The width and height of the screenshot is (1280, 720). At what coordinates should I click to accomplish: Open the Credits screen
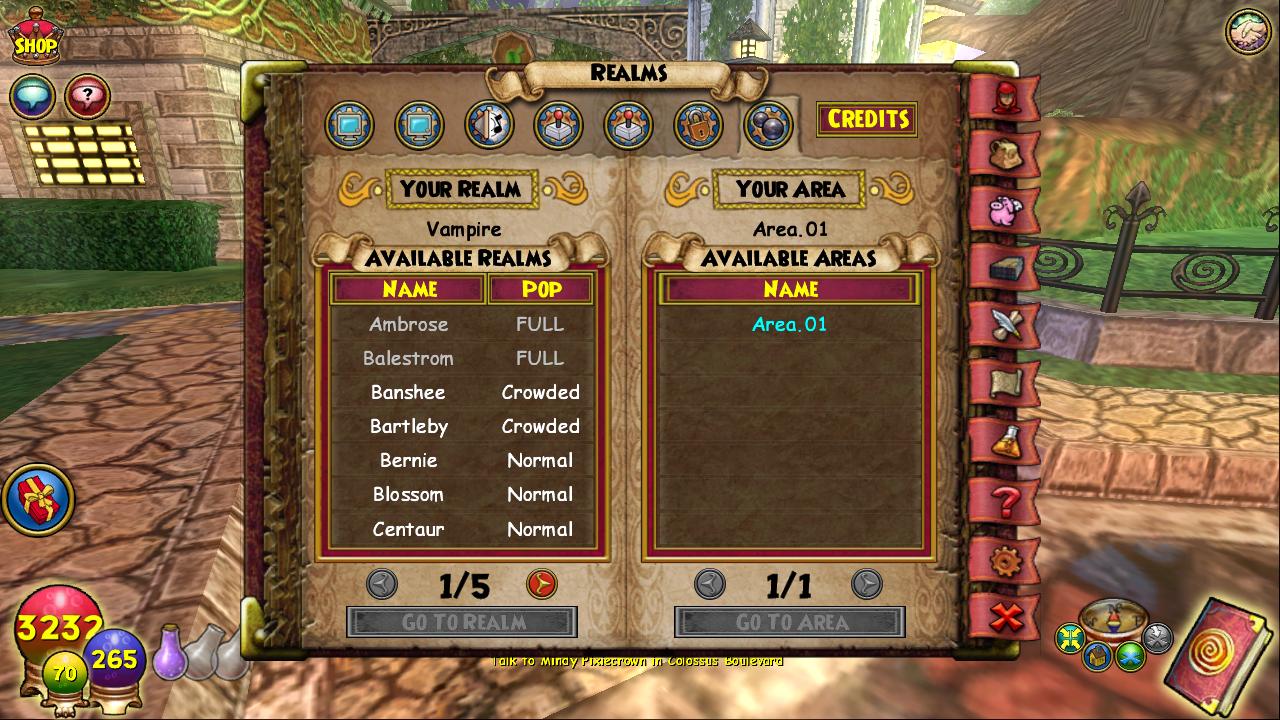pos(867,119)
